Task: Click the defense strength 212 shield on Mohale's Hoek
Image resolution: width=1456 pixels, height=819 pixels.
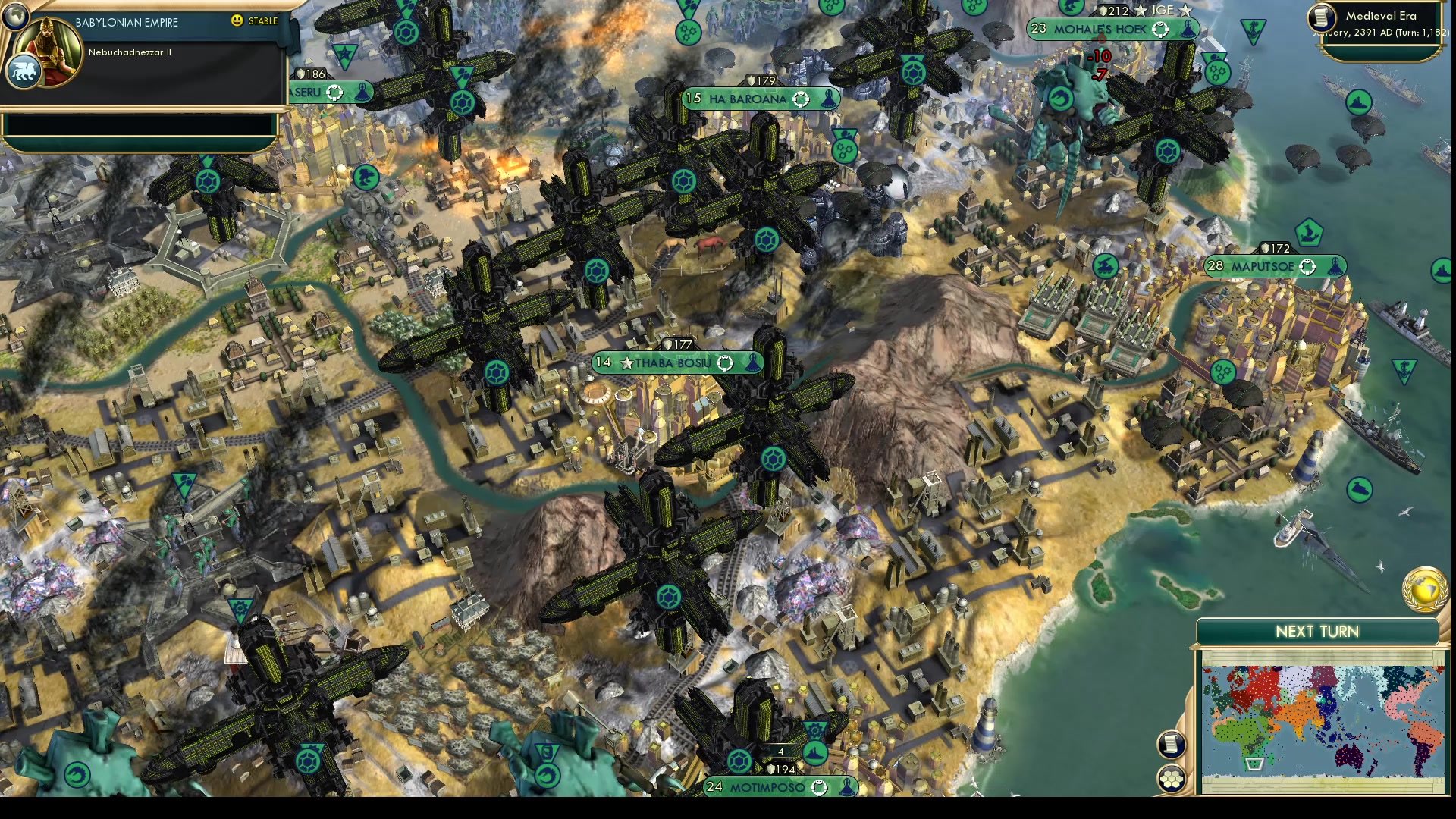Action: point(1112,9)
